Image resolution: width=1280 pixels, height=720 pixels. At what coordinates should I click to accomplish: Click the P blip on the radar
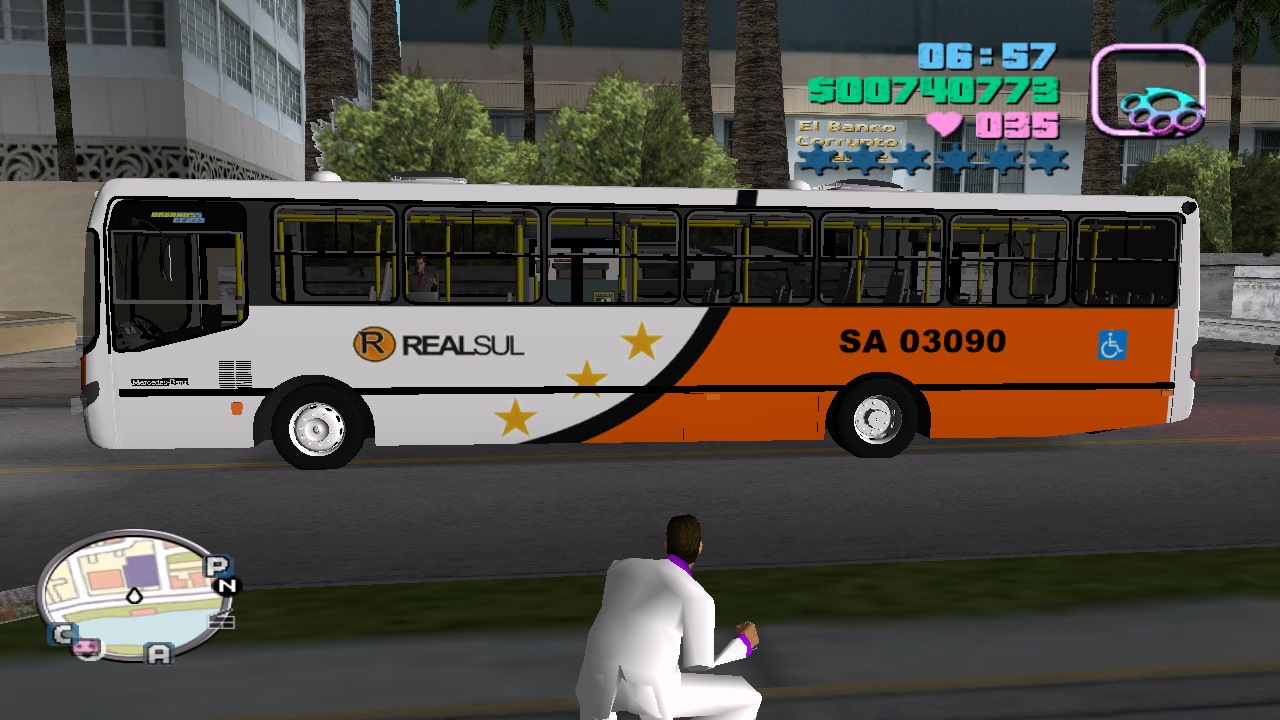tap(216, 566)
